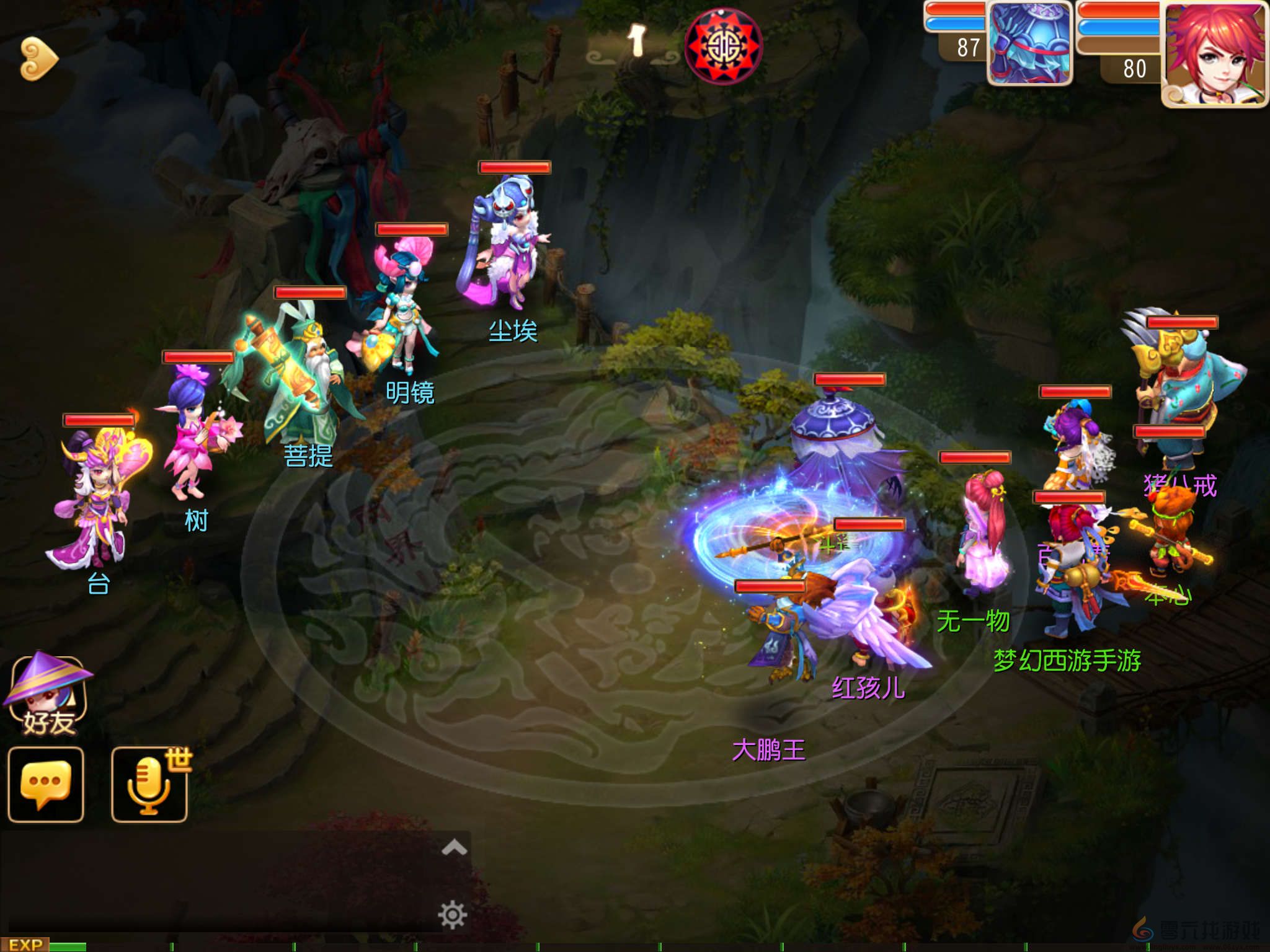Expand the chat panel with the up arrow
The image size is (1270, 952).
(454, 847)
